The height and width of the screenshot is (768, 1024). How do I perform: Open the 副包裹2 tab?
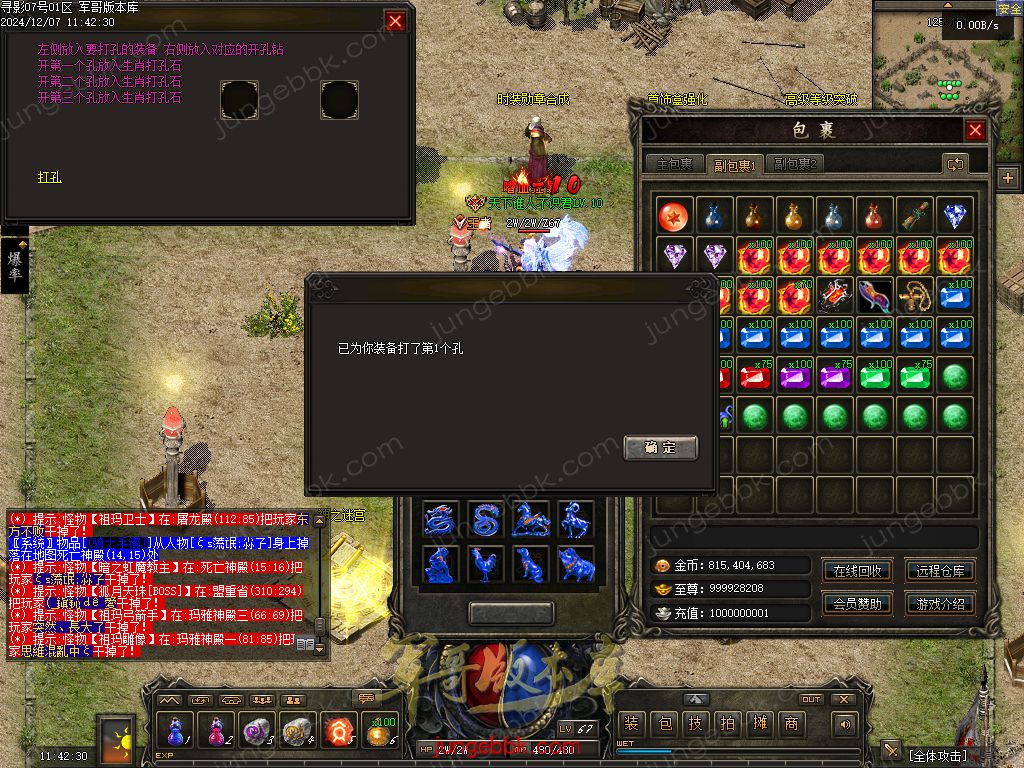click(796, 164)
